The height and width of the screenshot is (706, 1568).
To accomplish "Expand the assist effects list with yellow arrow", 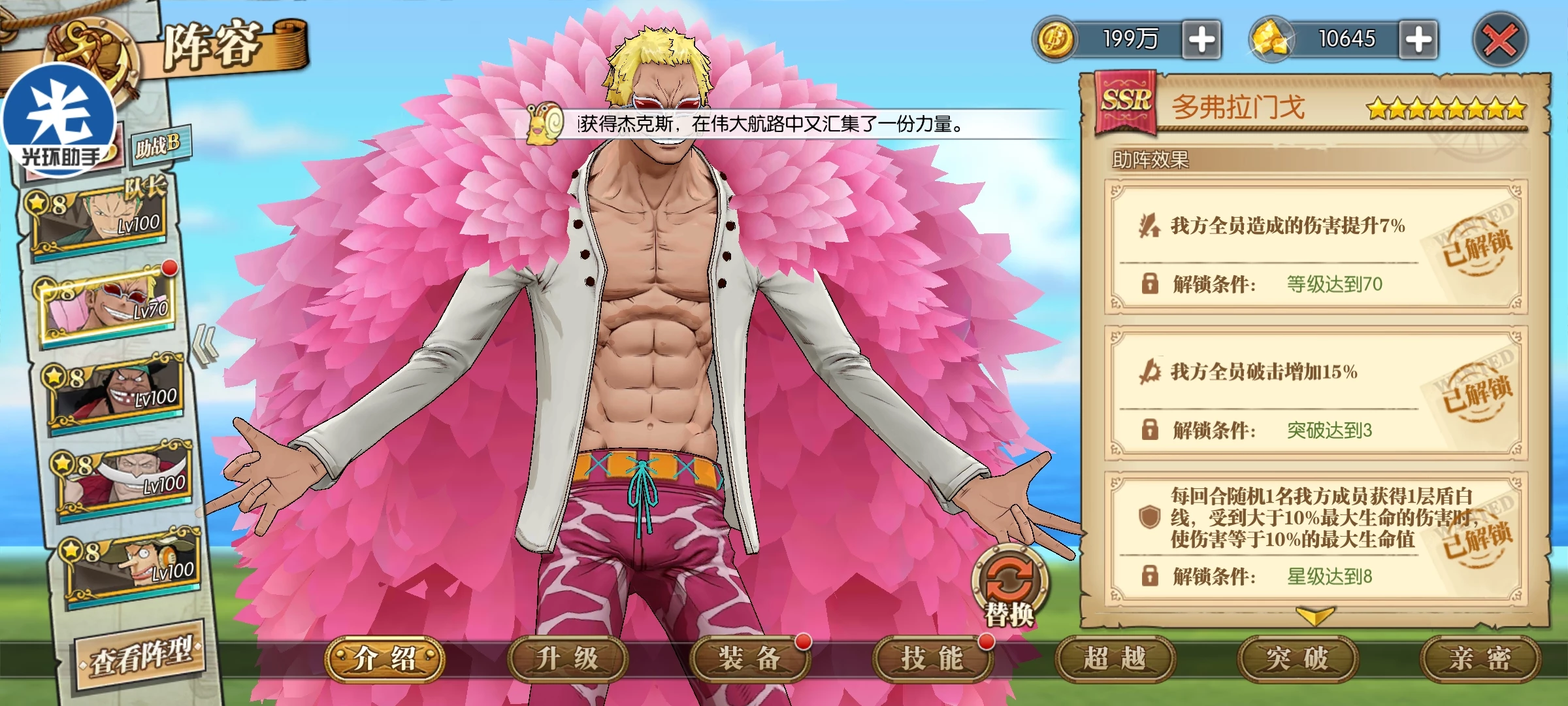I will click(1315, 616).
